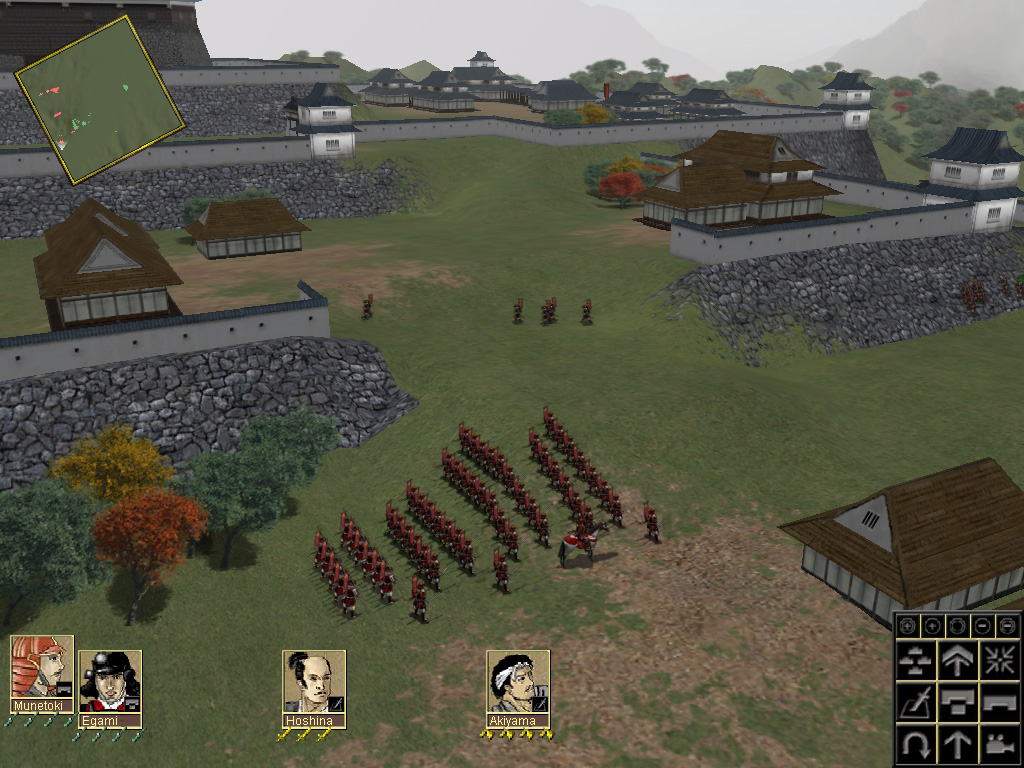
Task: Click the empty circle button in the top row
Action: (958, 626)
